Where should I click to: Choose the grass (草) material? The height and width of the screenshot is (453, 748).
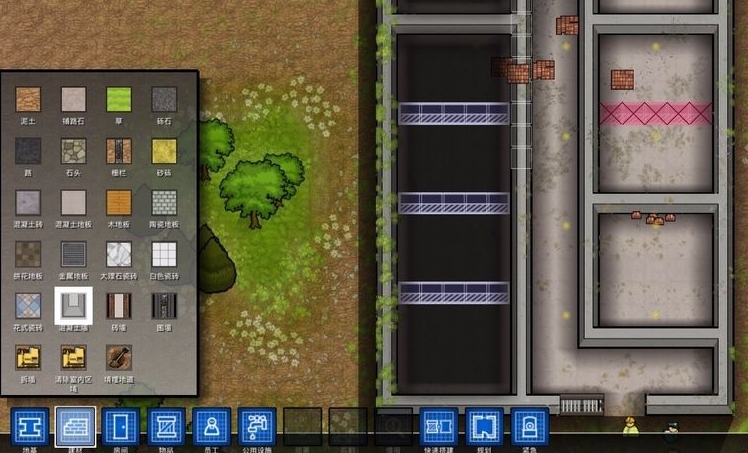pyautogui.click(x=119, y=99)
